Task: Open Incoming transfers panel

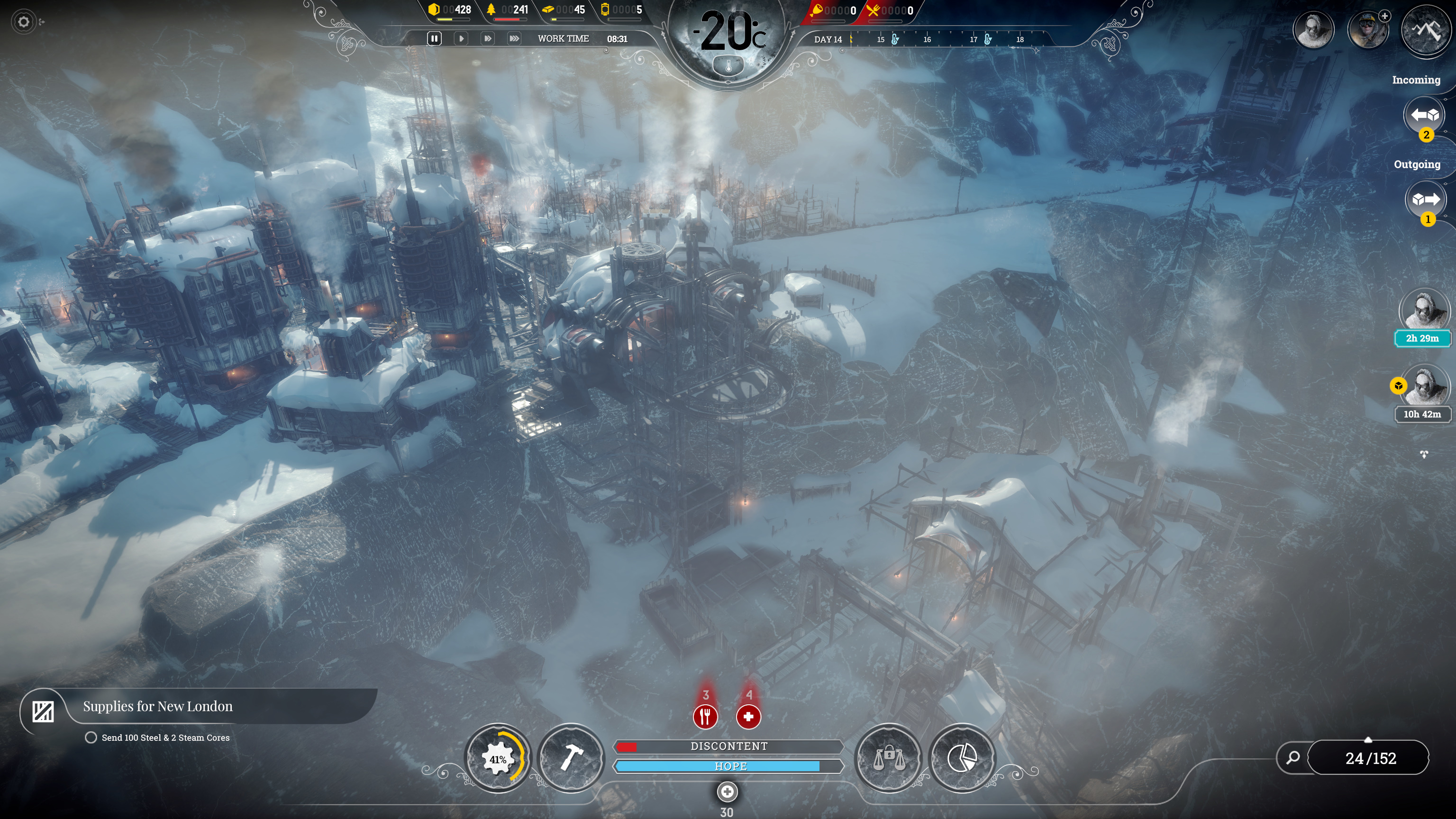Action: click(x=1424, y=115)
